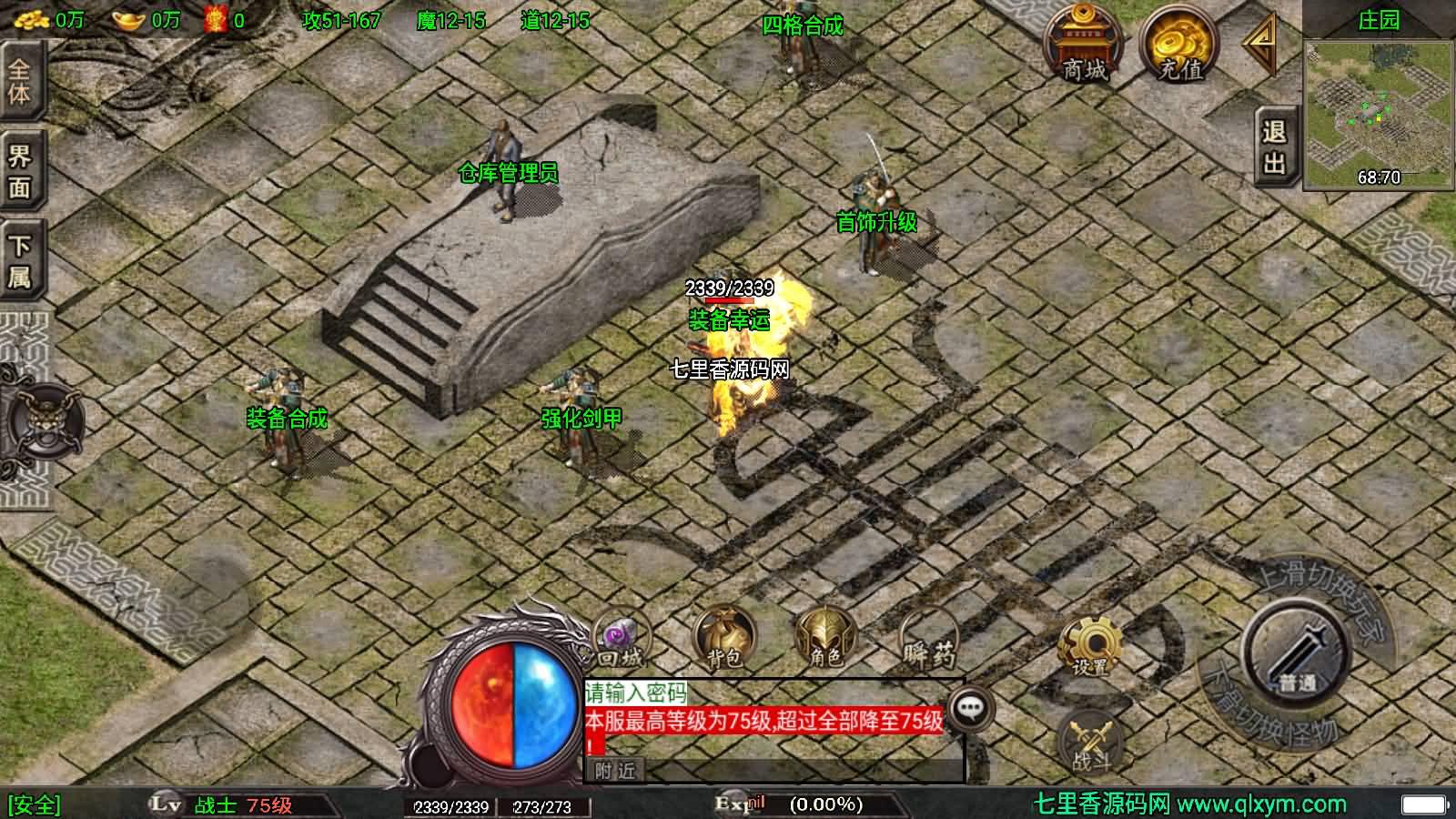Open the 设置 settings gear
1456x819 pixels.
[1089, 648]
